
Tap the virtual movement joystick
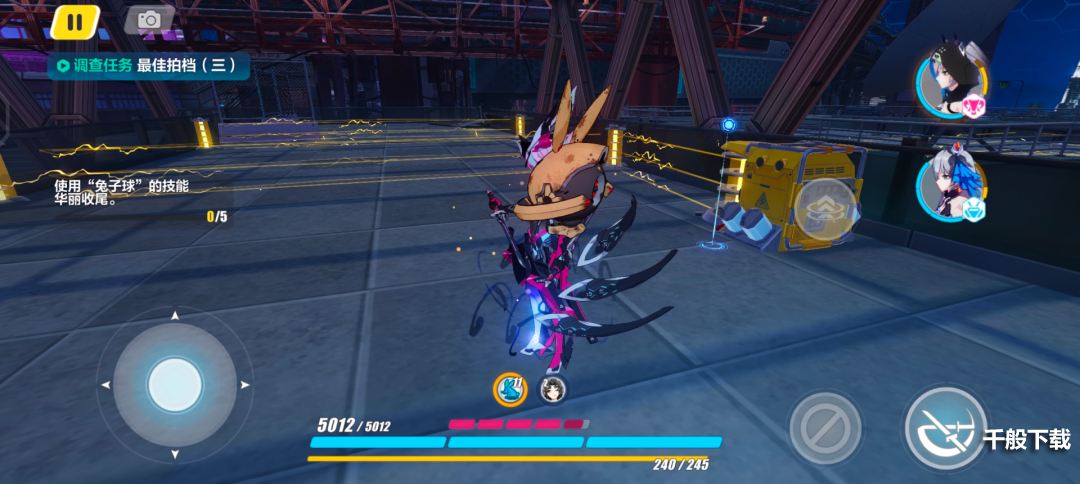pyautogui.click(x=175, y=384)
